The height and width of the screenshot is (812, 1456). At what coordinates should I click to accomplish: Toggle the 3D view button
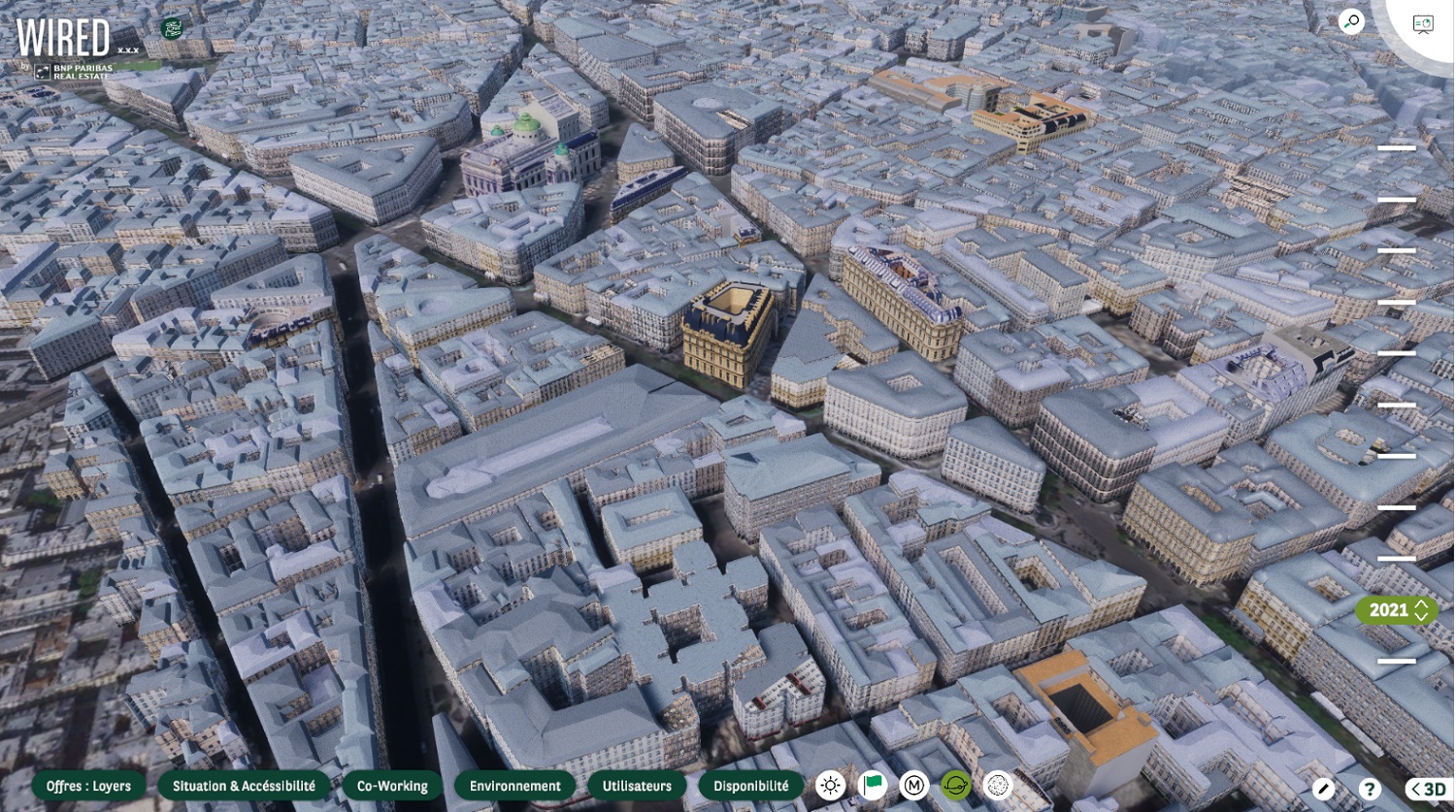[x=1428, y=789]
